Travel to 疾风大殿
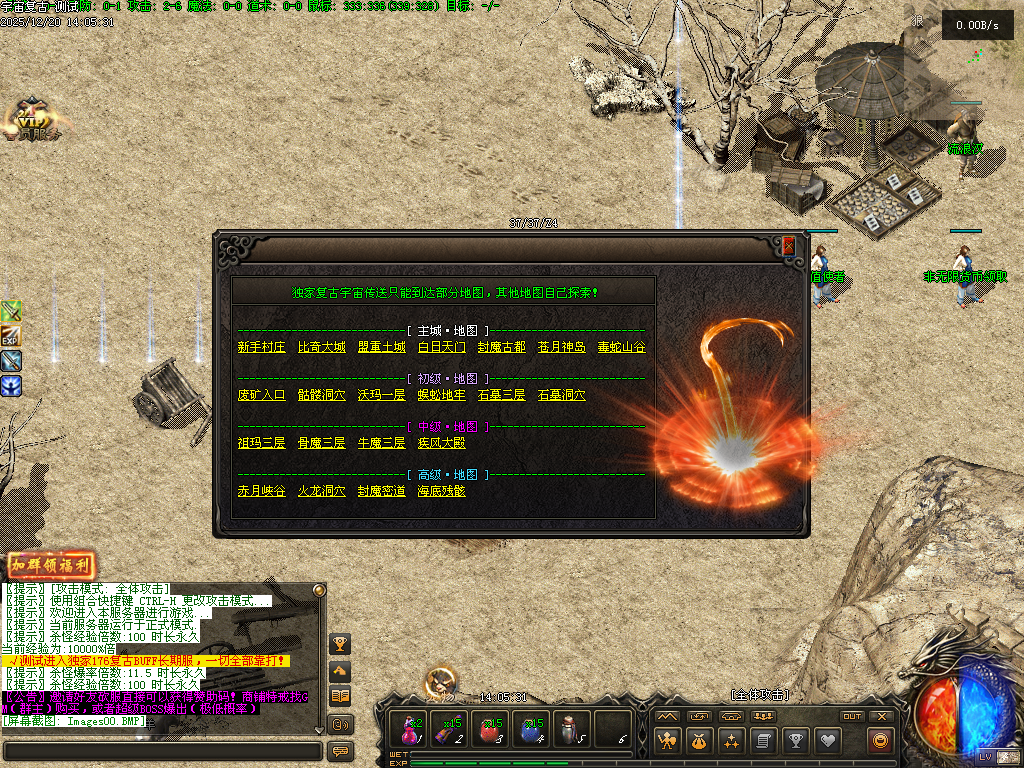This screenshot has height=768, width=1024. (441, 443)
